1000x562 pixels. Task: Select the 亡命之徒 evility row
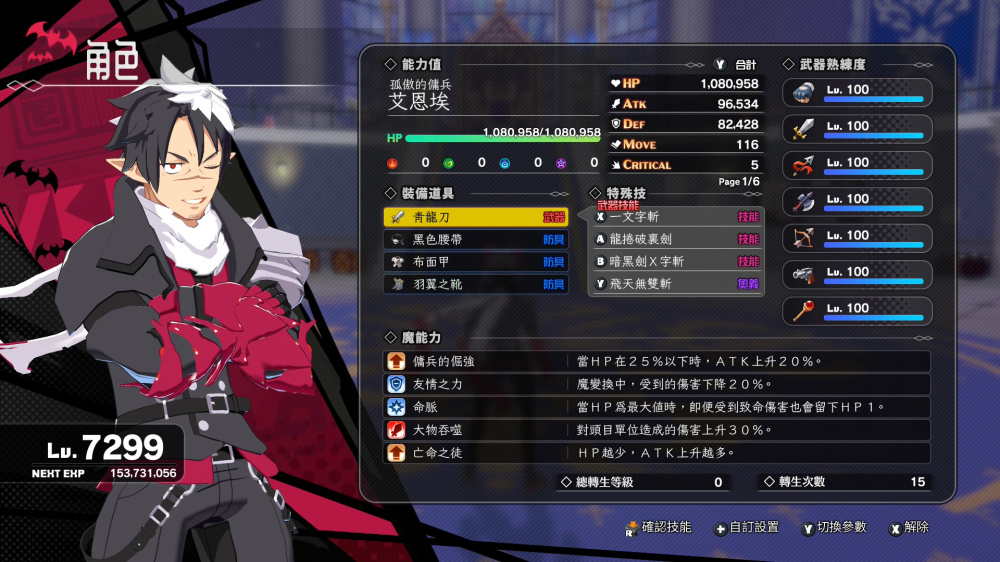coord(657,453)
